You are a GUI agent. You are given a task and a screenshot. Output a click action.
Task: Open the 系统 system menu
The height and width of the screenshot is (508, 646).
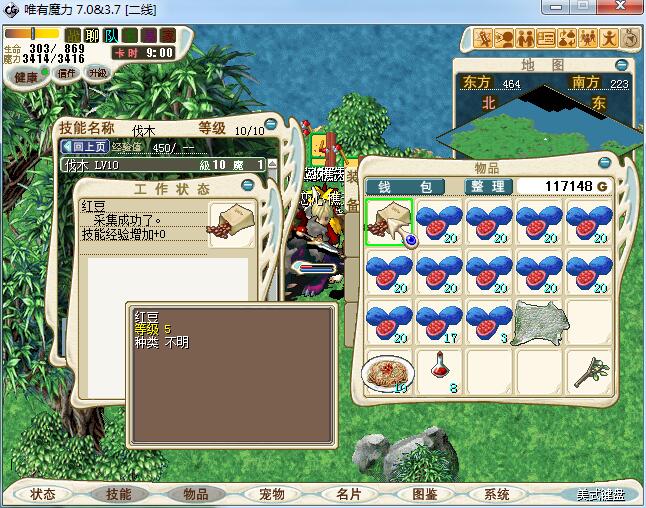(x=497, y=494)
